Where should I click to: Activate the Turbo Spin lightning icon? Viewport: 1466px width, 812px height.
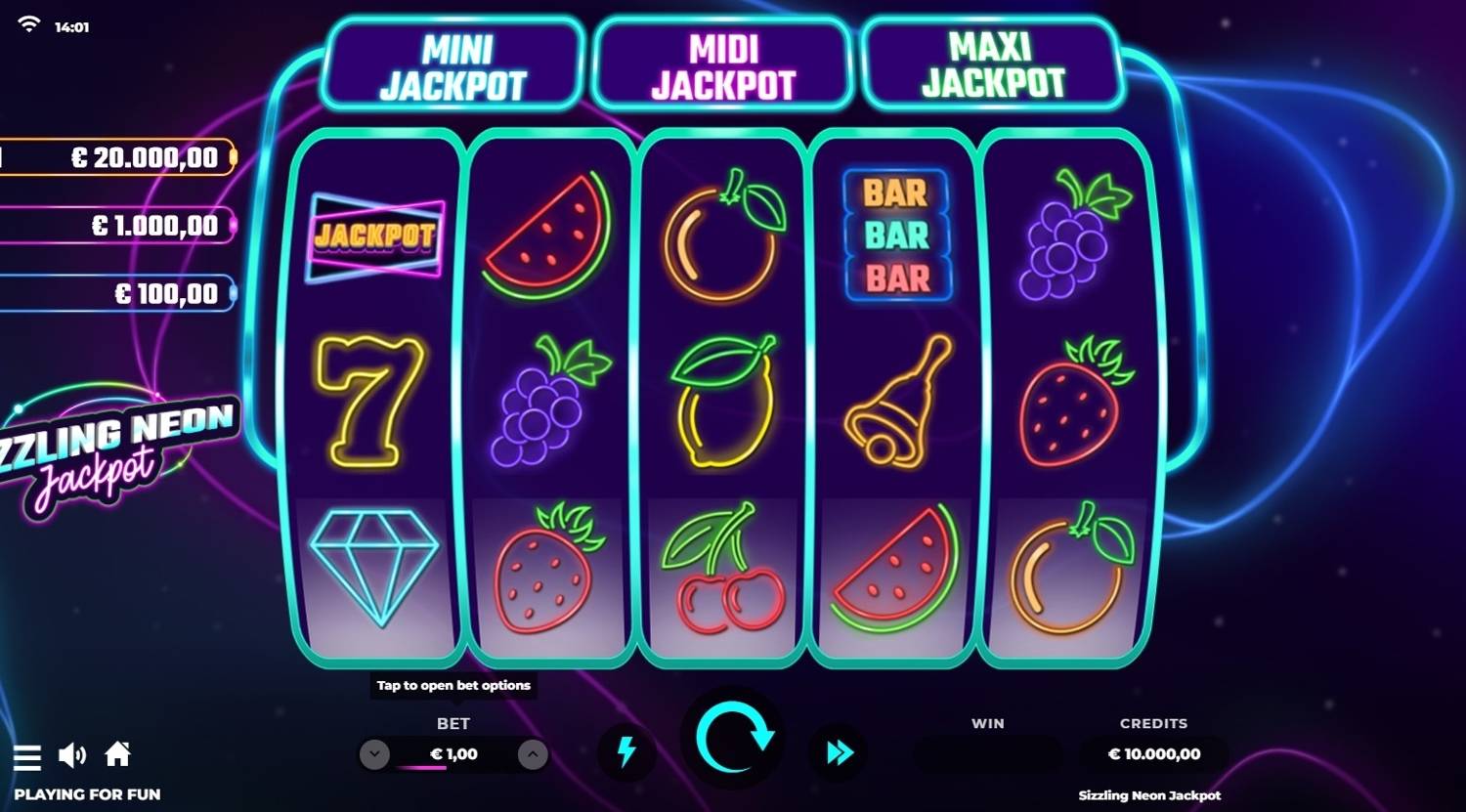coord(626,753)
